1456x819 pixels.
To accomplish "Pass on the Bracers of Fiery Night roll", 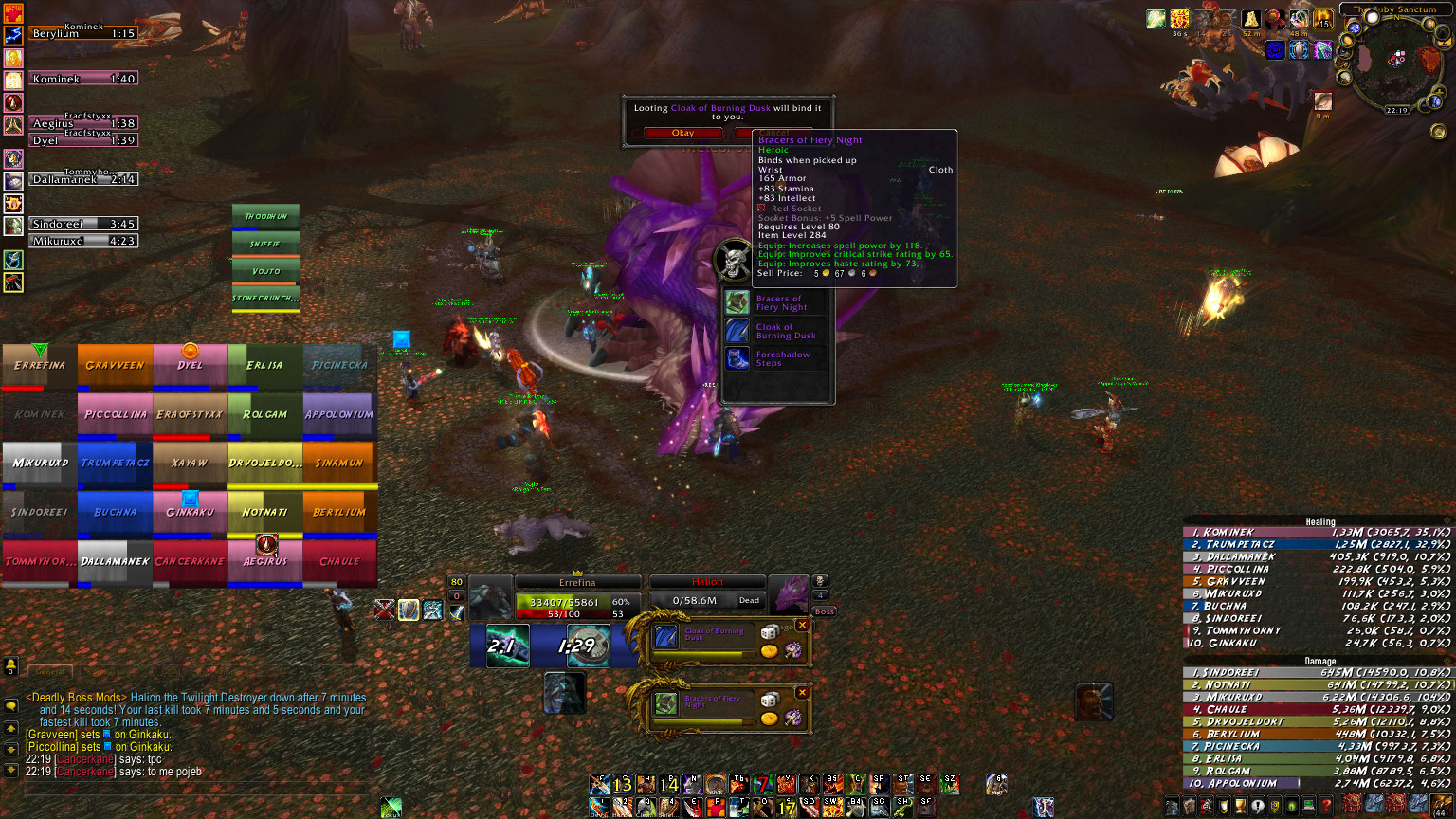I will click(x=802, y=693).
